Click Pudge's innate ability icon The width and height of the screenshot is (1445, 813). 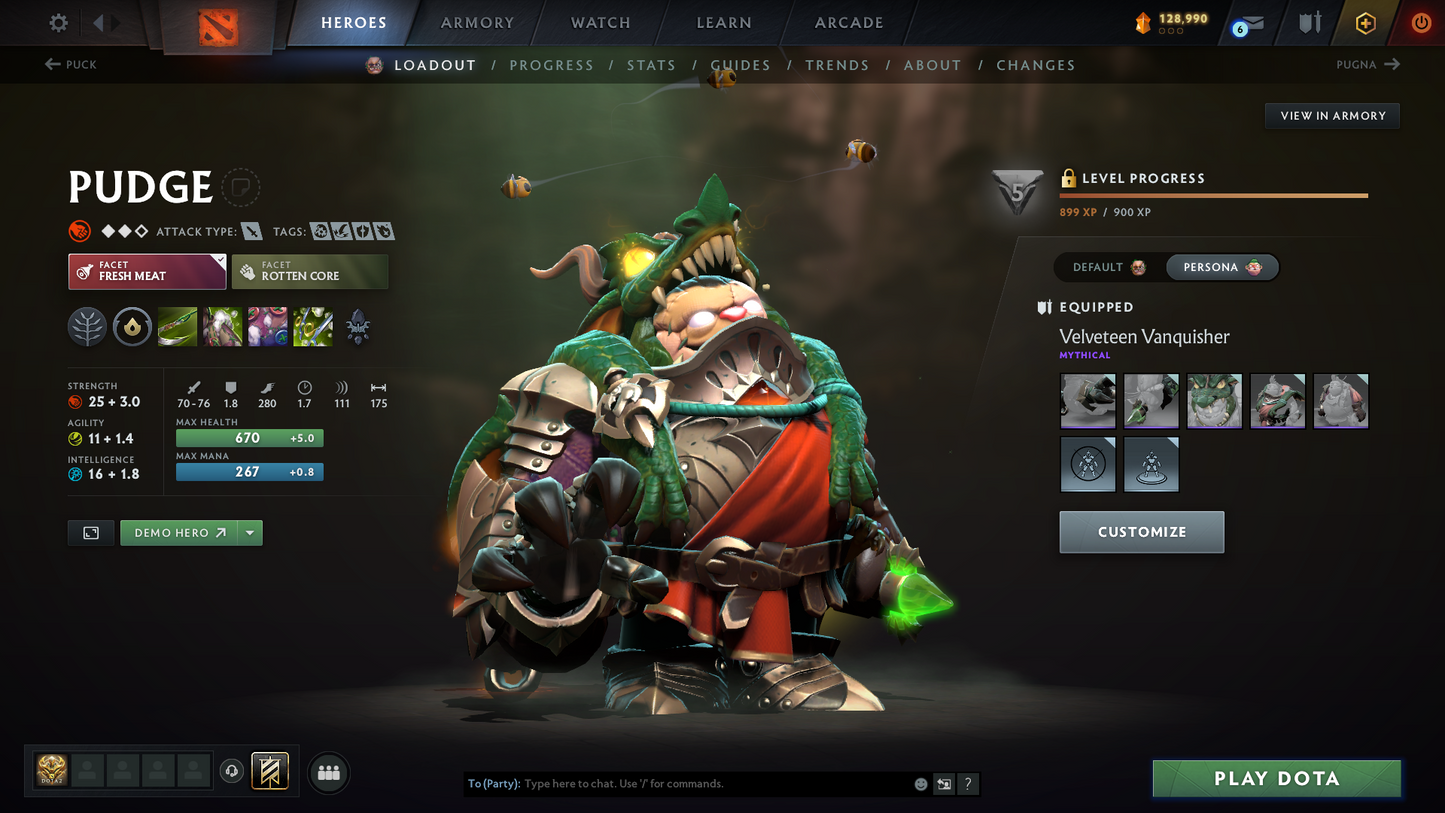pyautogui.click(x=132, y=326)
